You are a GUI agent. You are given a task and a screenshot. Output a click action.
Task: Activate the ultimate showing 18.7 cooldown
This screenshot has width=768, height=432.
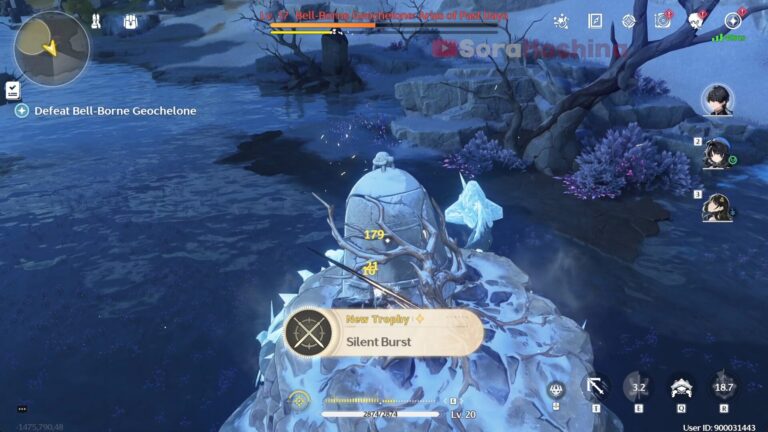[724, 387]
